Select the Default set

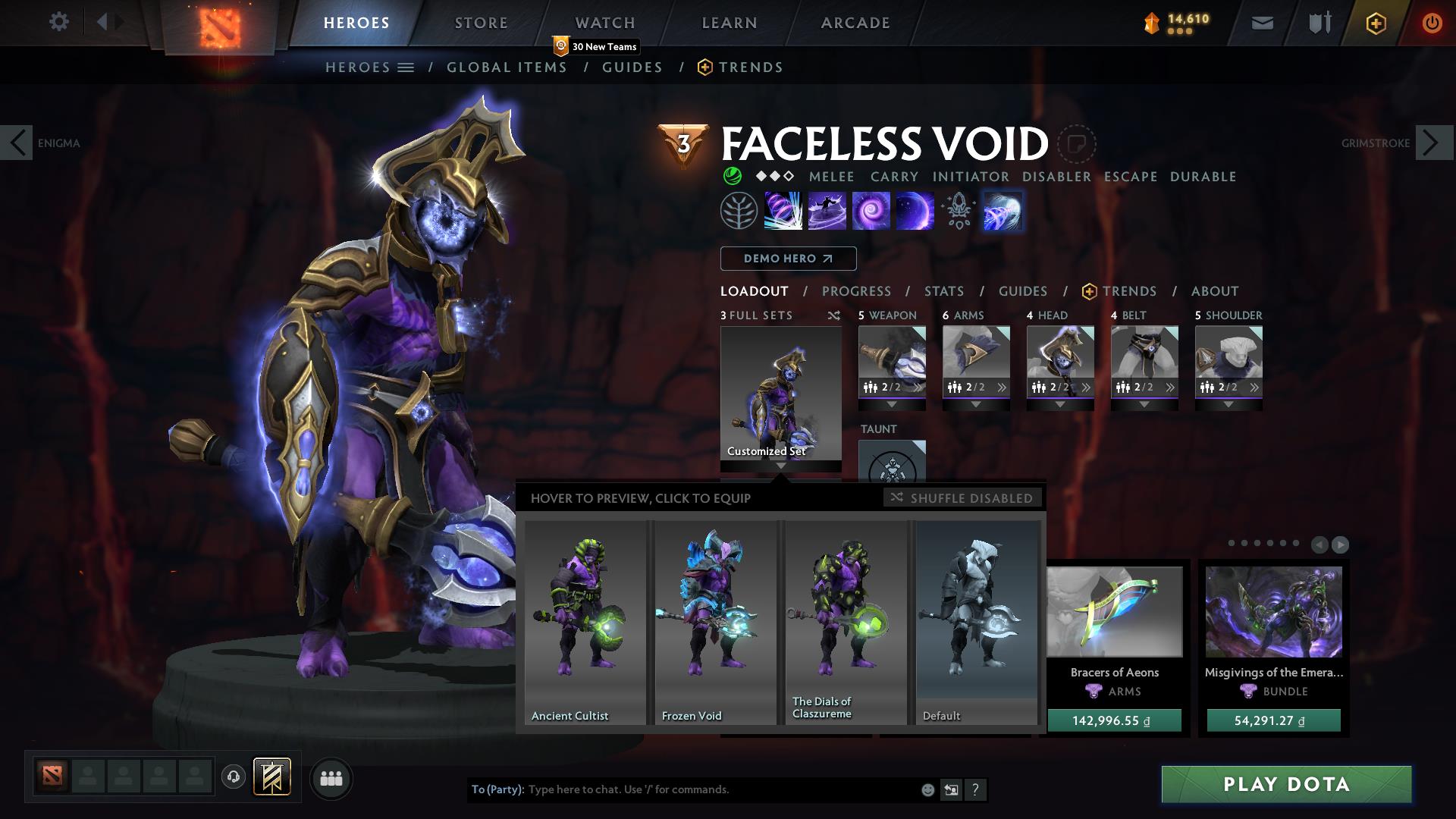point(977,622)
